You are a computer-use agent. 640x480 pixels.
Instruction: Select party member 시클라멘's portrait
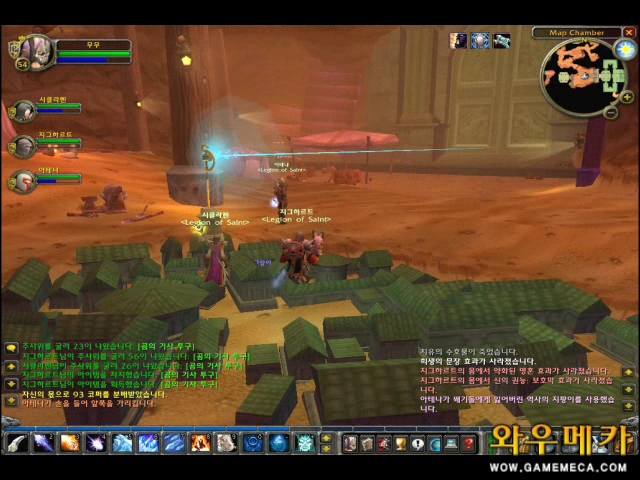[24, 111]
